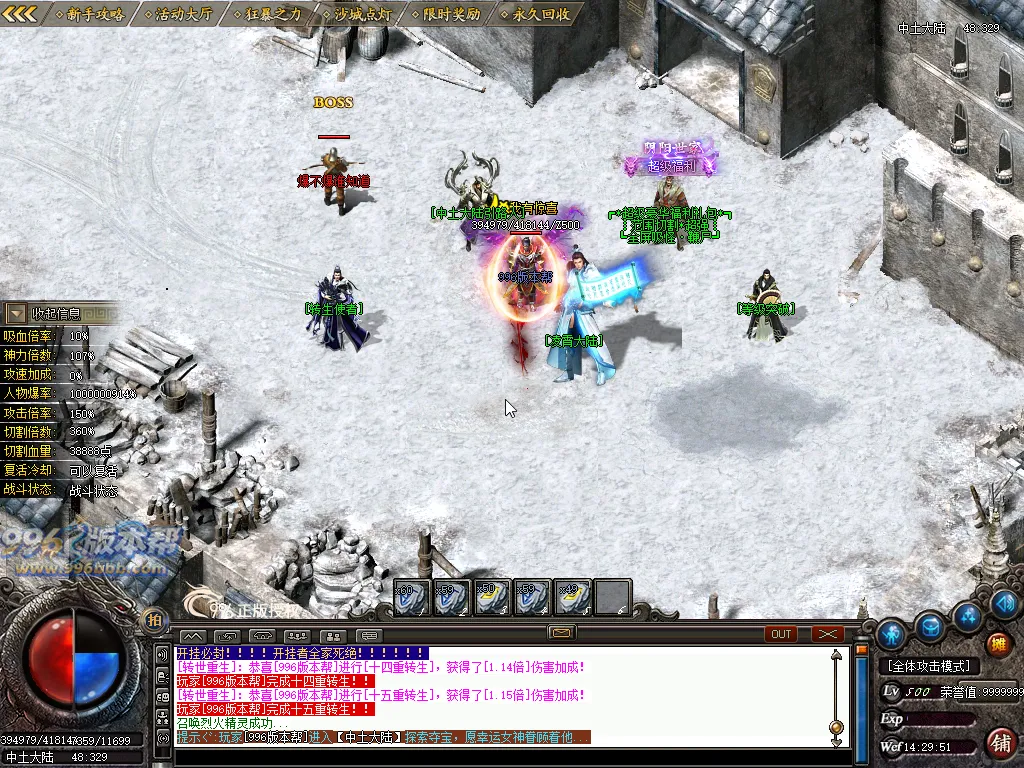Open the mail envelope button
Image resolution: width=1024 pixels, height=768 pixels.
[561, 633]
